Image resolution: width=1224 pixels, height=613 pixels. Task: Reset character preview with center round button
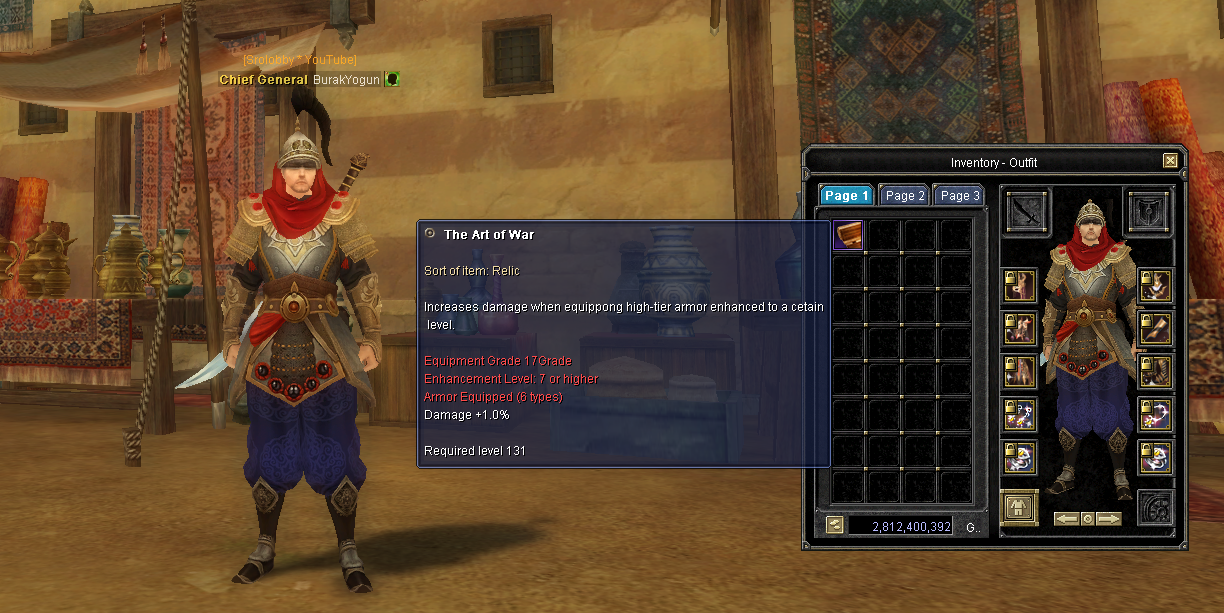coord(1088,519)
